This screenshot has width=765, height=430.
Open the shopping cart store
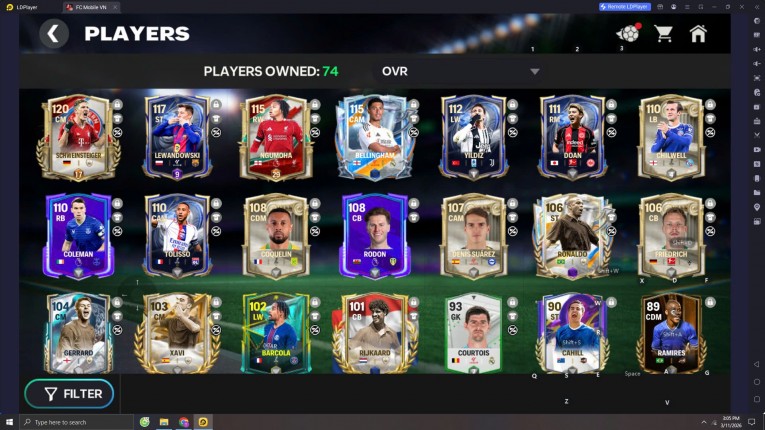click(x=663, y=34)
